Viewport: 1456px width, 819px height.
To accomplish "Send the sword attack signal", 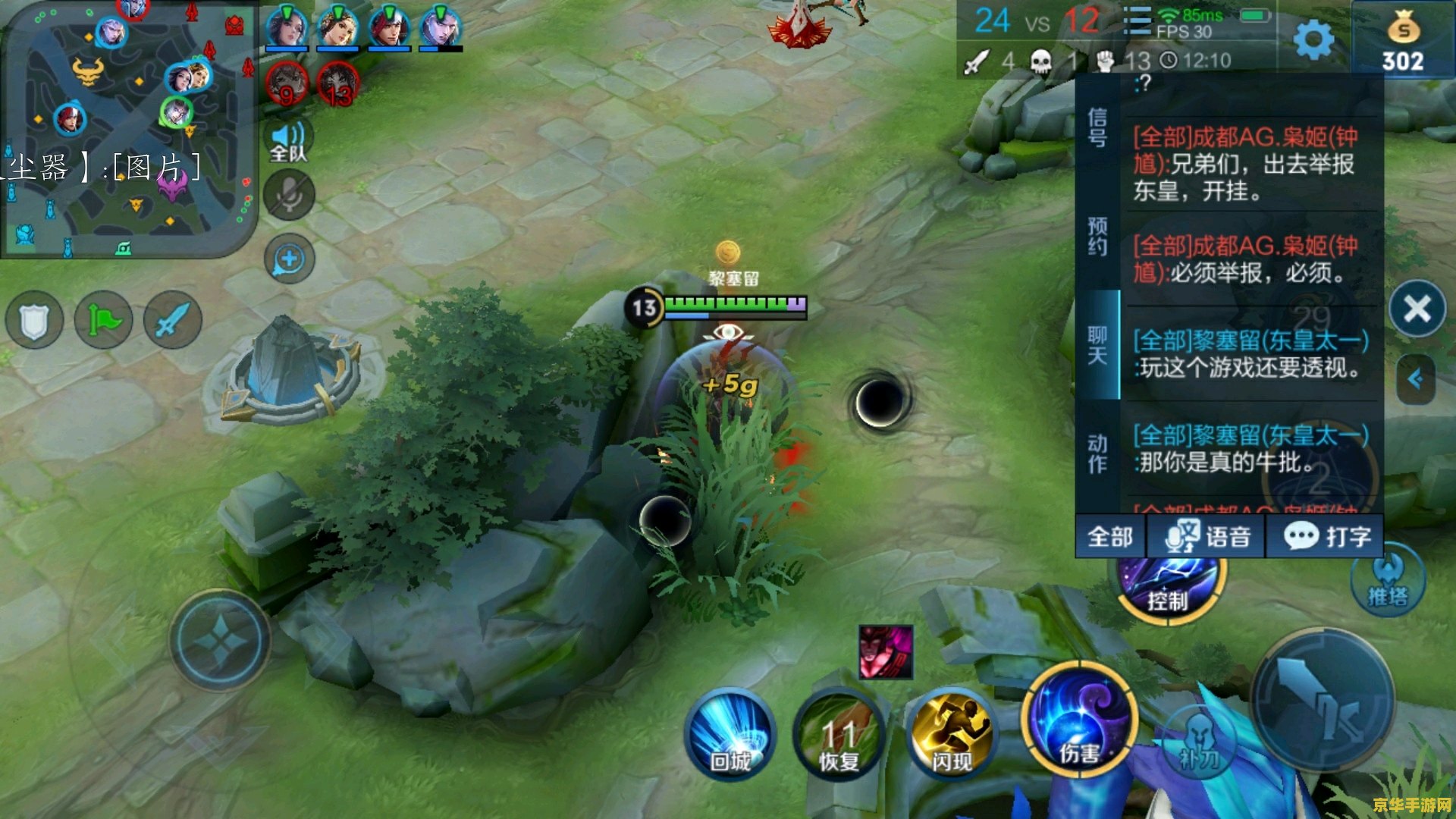I will pyautogui.click(x=173, y=320).
